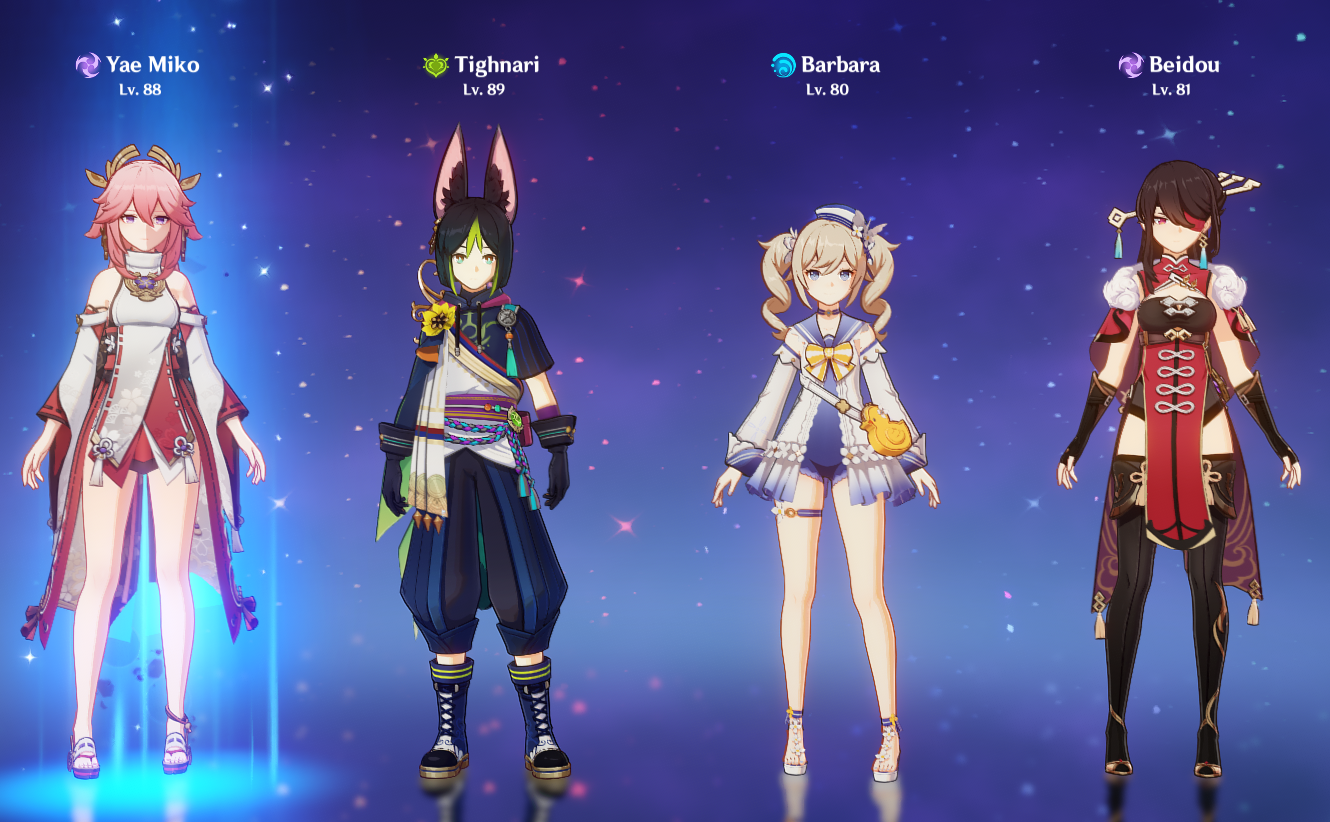This screenshot has width=1330, height=822.
Task: Click the Electro element icon beside Yae Miko
Action: point(88,64)
